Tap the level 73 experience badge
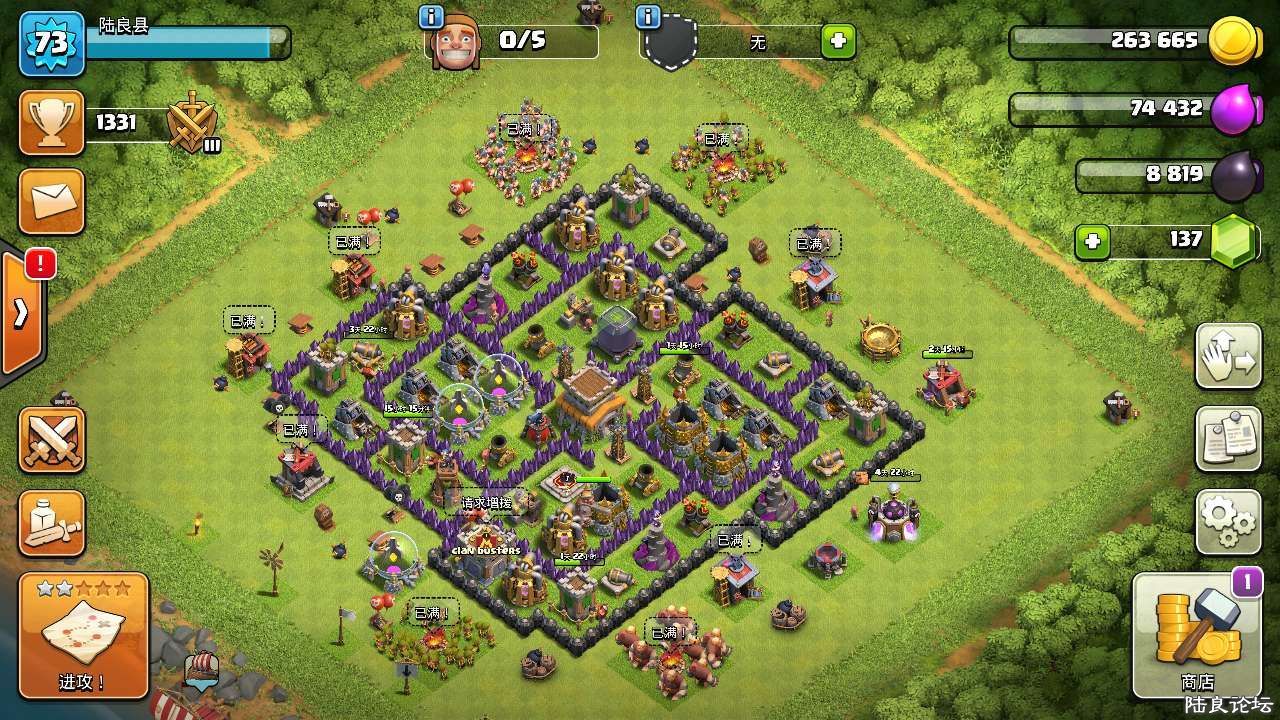 pyautogui.click(x=52, y=43)
